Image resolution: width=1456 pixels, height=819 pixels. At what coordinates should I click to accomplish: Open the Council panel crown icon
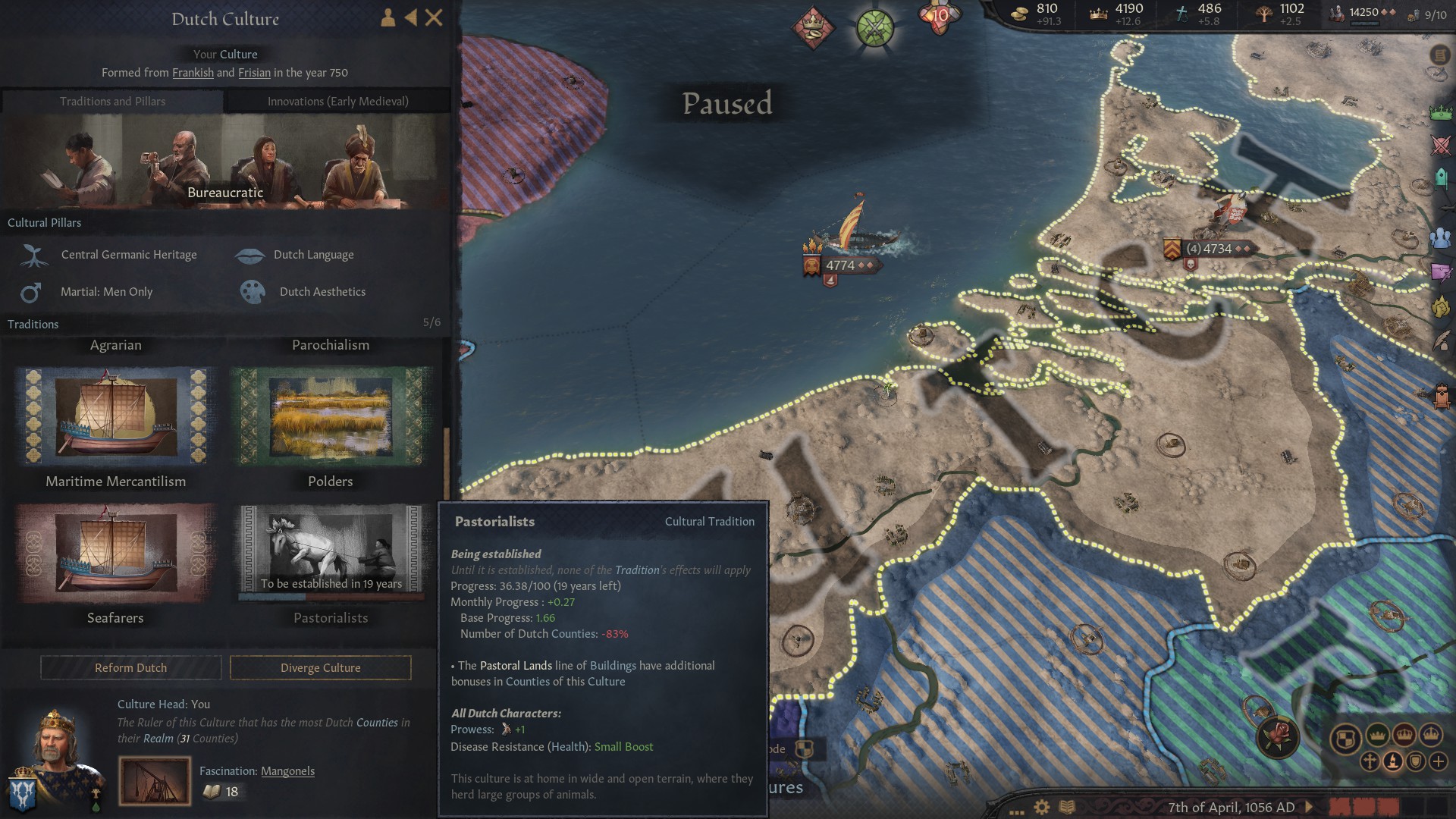coord(1439,112)
